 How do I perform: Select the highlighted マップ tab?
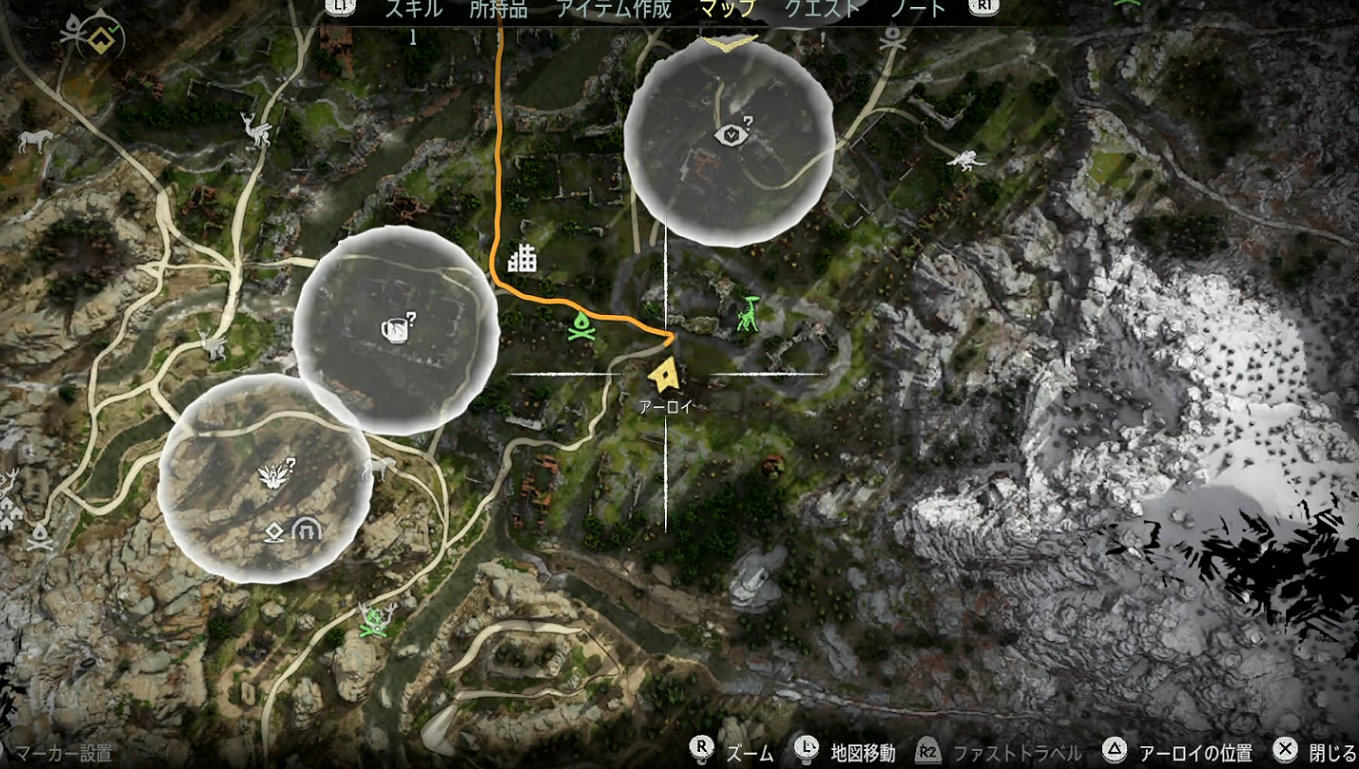tap(727, 10)
